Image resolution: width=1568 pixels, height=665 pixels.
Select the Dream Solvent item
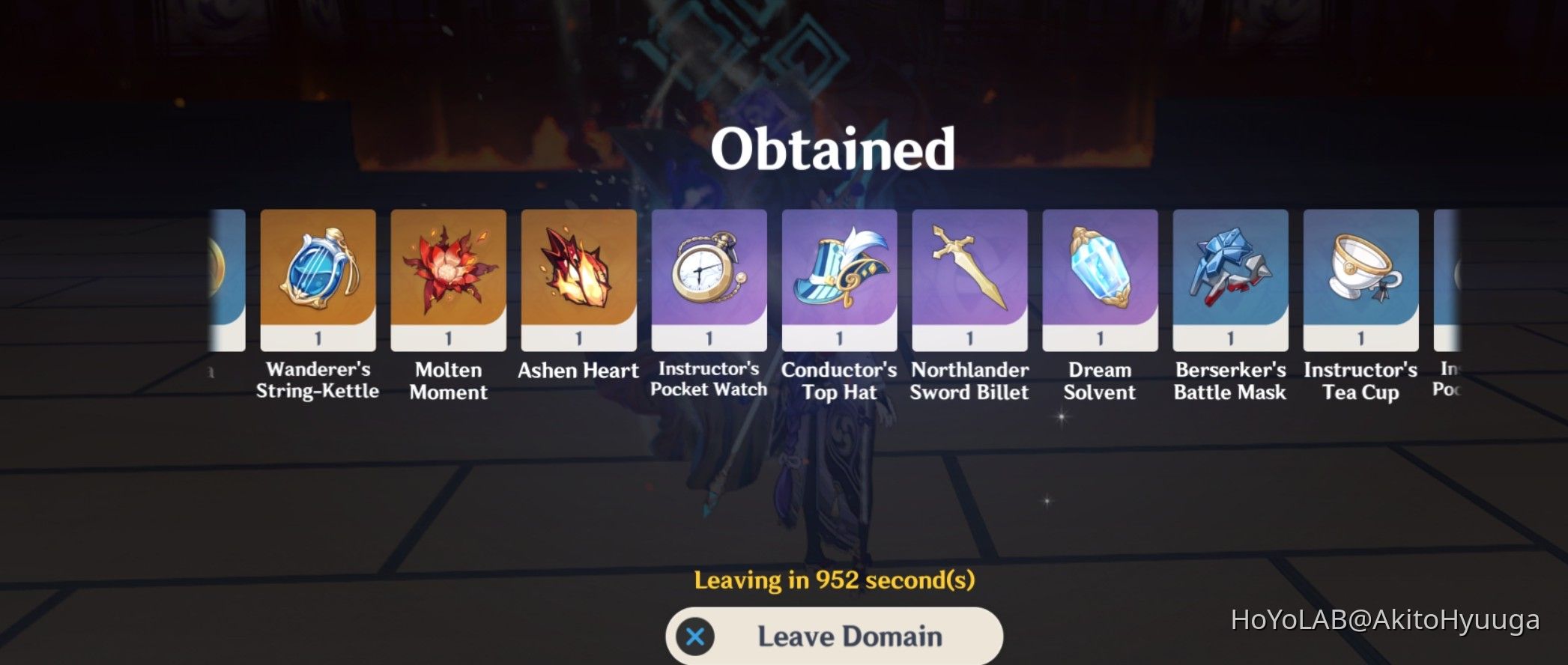pyautogui.click(x=1099, y=279)
